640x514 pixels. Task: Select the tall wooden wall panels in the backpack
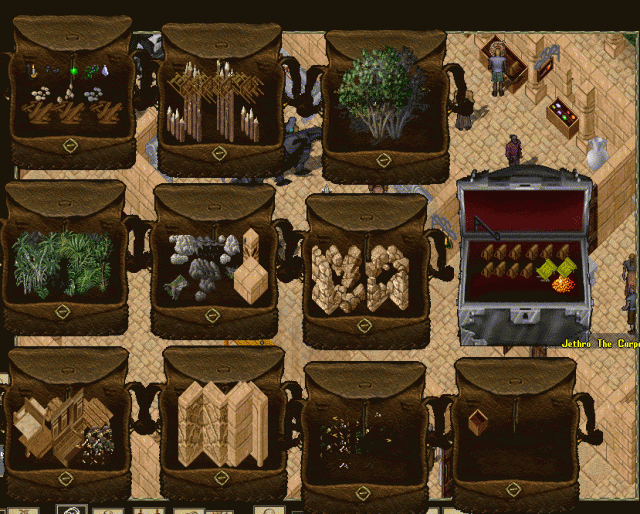(222, 423)
